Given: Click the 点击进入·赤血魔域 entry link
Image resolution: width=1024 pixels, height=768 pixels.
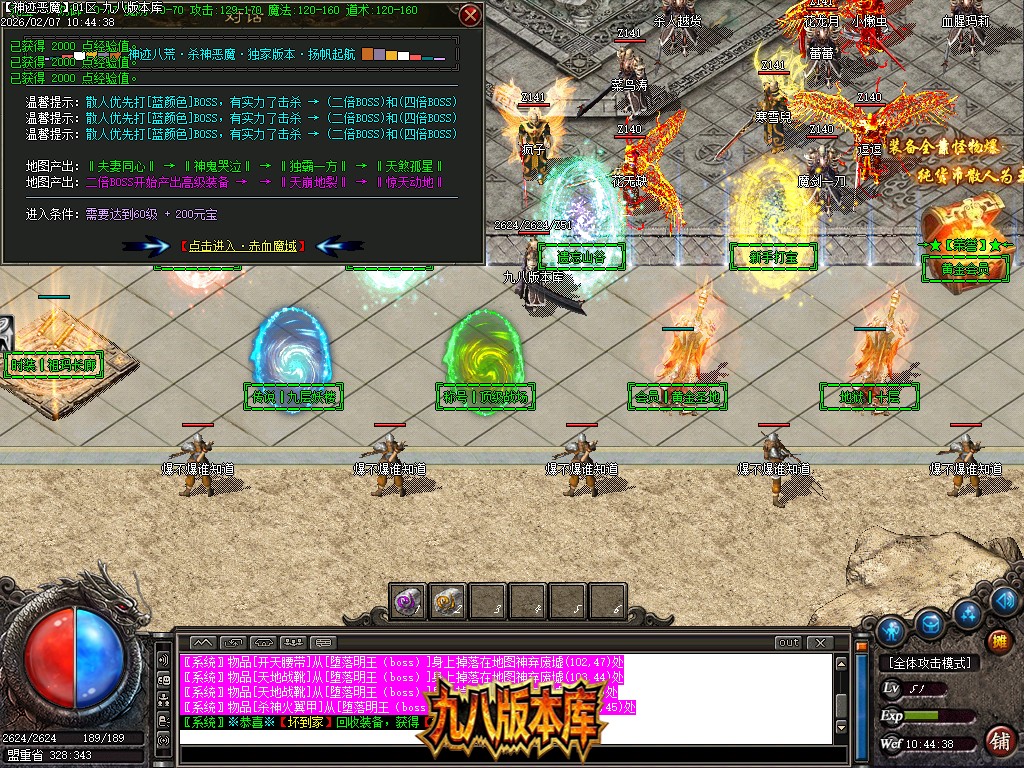Looking at the screenshot, I should coord(243,245).
